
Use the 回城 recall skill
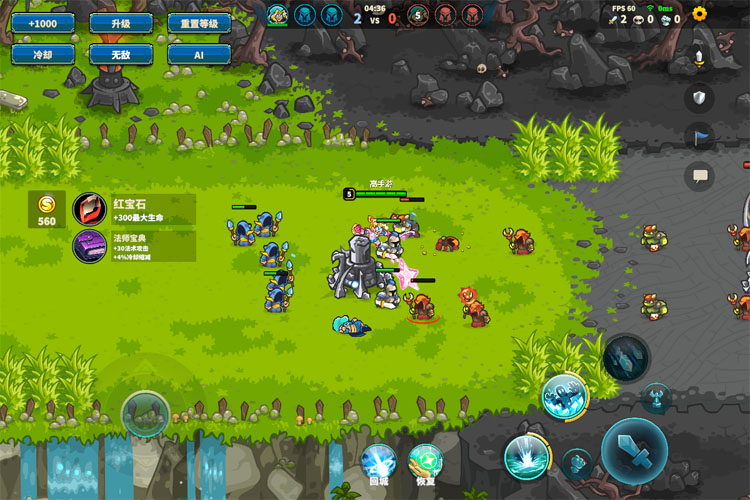click(379, 463)
